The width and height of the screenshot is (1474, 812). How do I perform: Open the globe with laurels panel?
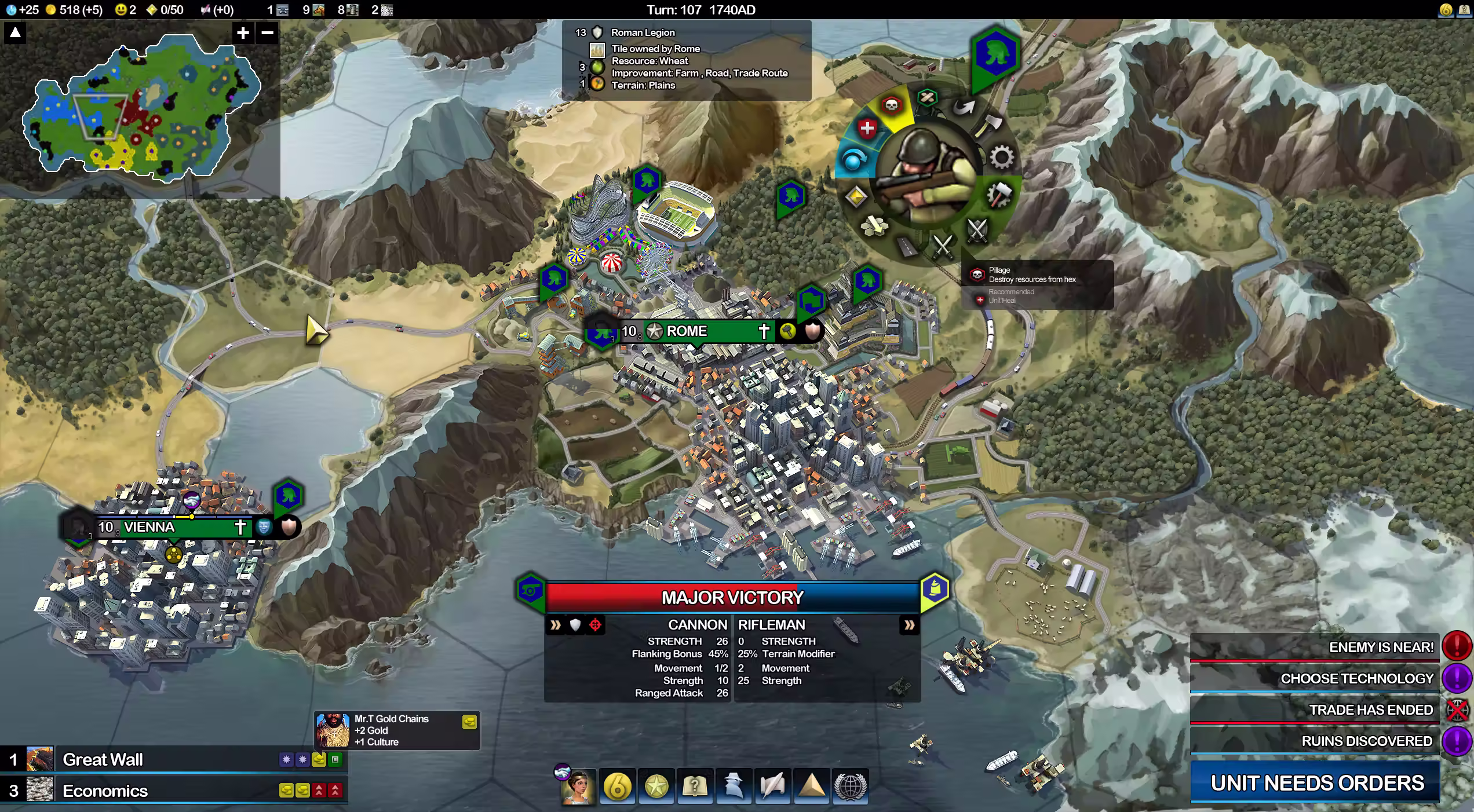850,787
